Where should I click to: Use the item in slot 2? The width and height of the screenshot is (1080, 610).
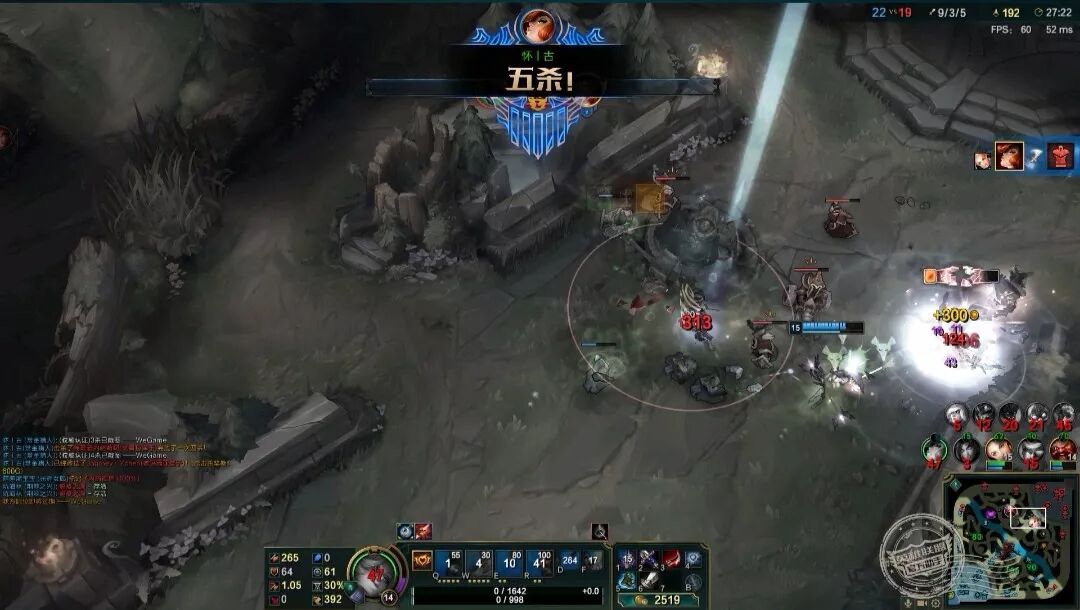tap(649, 558)
